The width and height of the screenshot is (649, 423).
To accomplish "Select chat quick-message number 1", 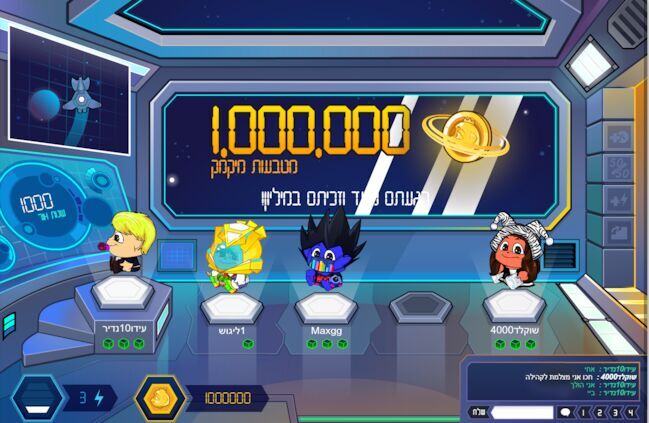I will click(x=583, y=411).
